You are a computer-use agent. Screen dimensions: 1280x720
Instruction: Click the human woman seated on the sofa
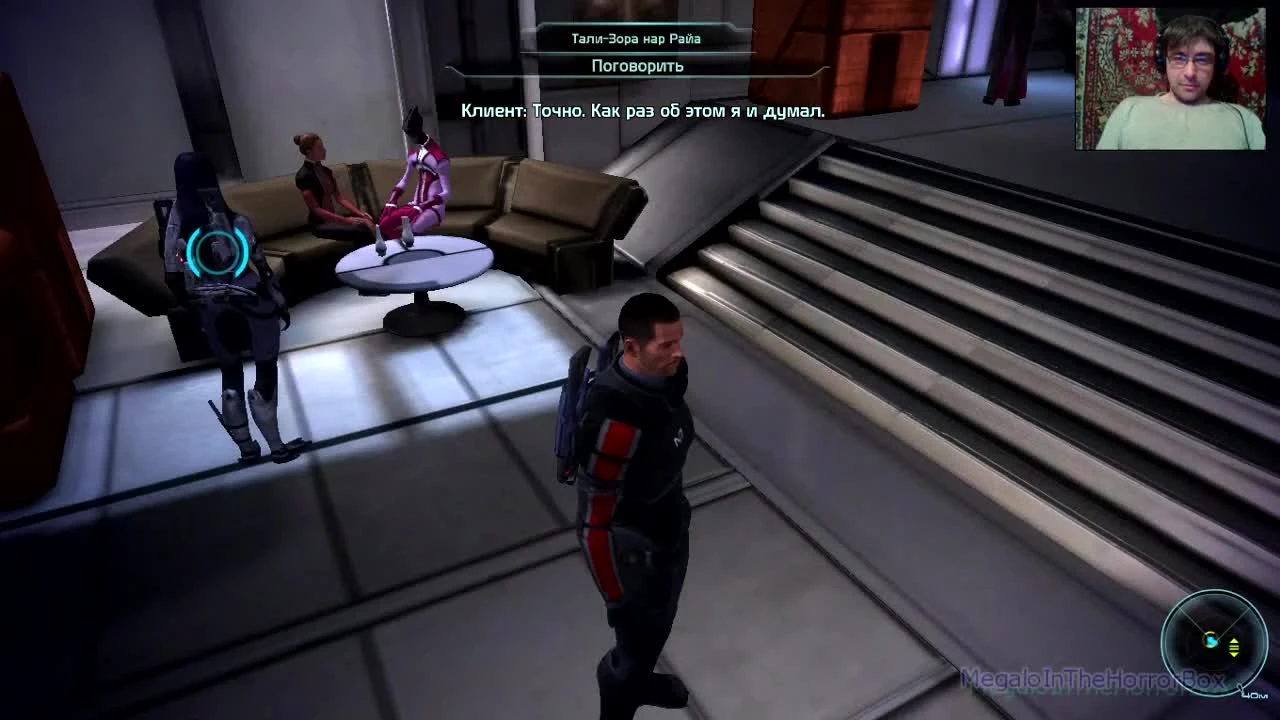click(320, 185)
